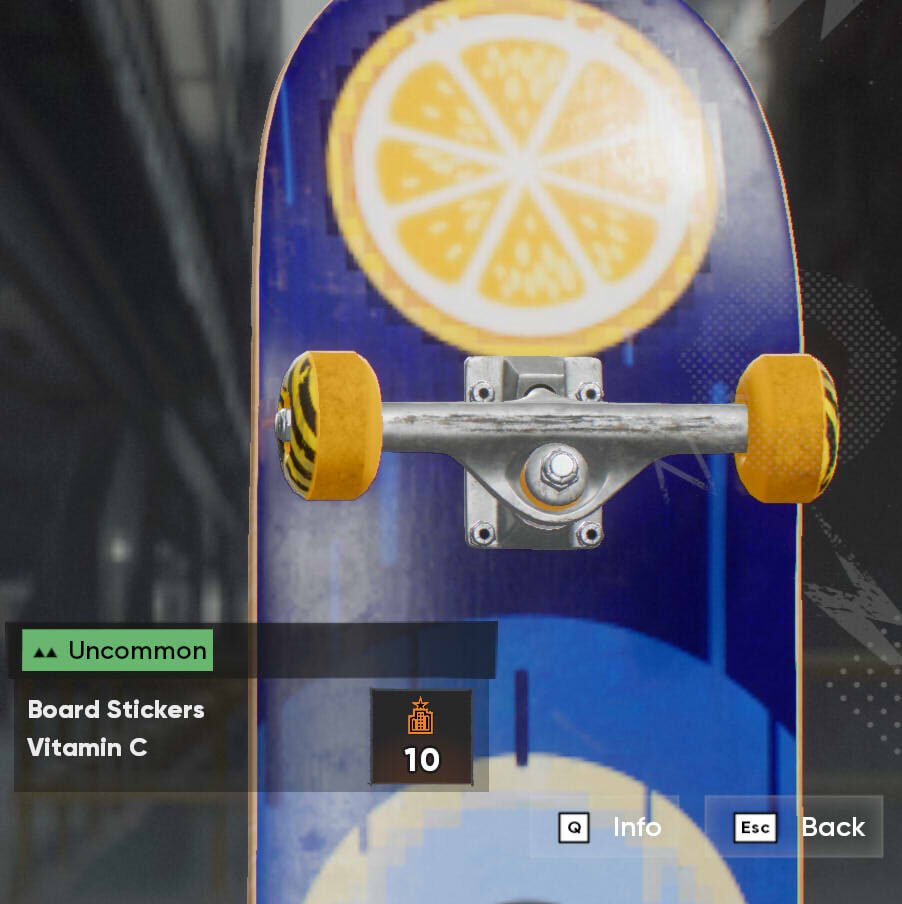Image resolution: width=902 pixels, height=904 pixels.
Task: Open the Info panel
Action: point(611,827)
